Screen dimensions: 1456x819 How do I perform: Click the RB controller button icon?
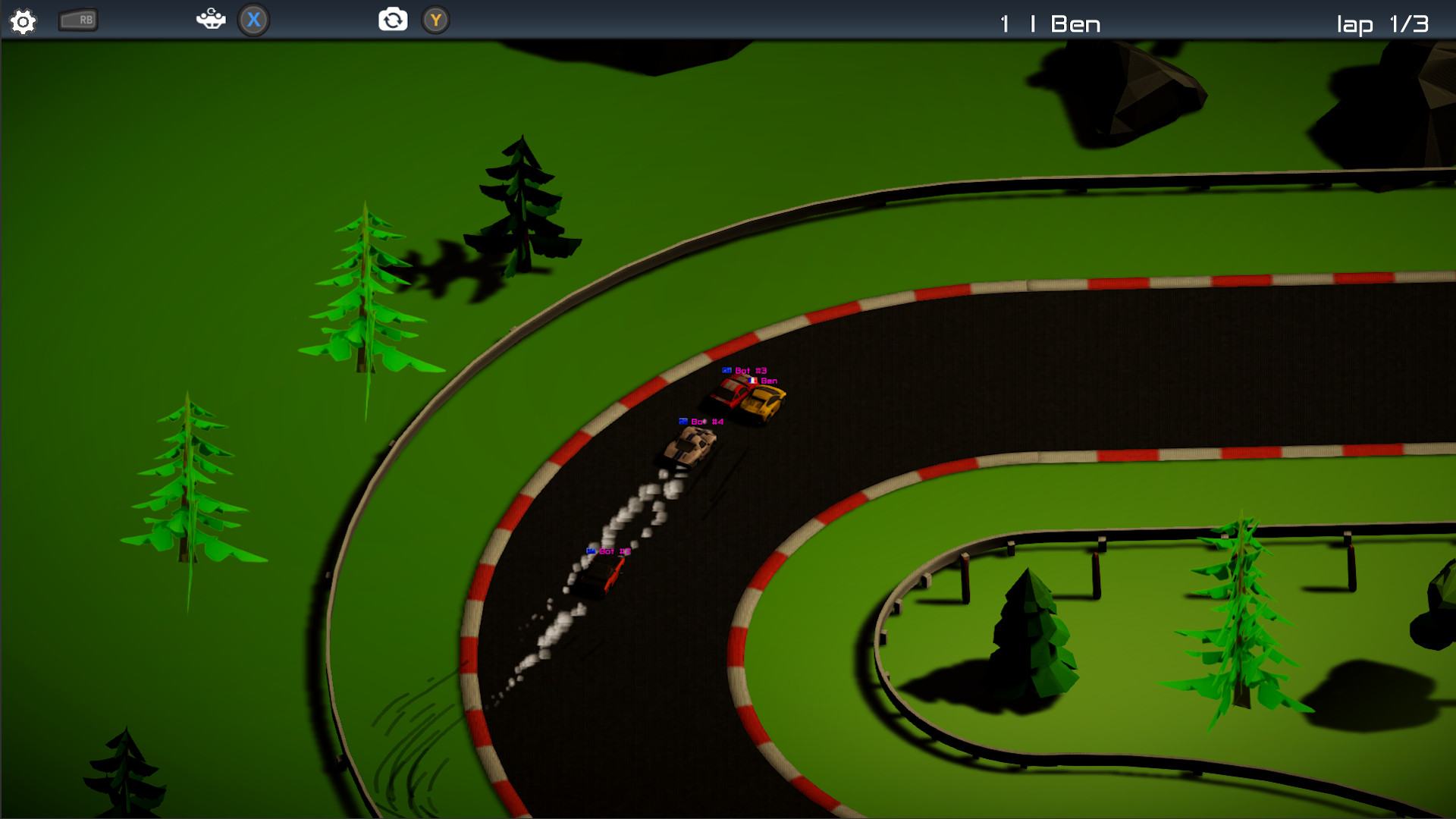[x=77, y=20]
